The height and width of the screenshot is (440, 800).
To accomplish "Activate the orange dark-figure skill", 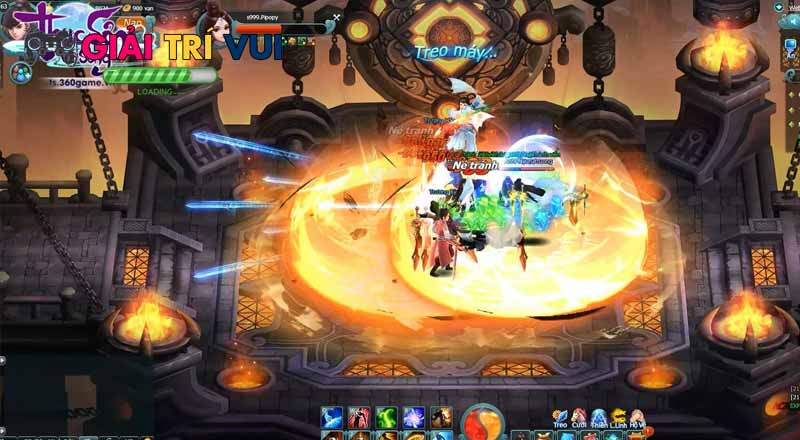I will [441, 417].
